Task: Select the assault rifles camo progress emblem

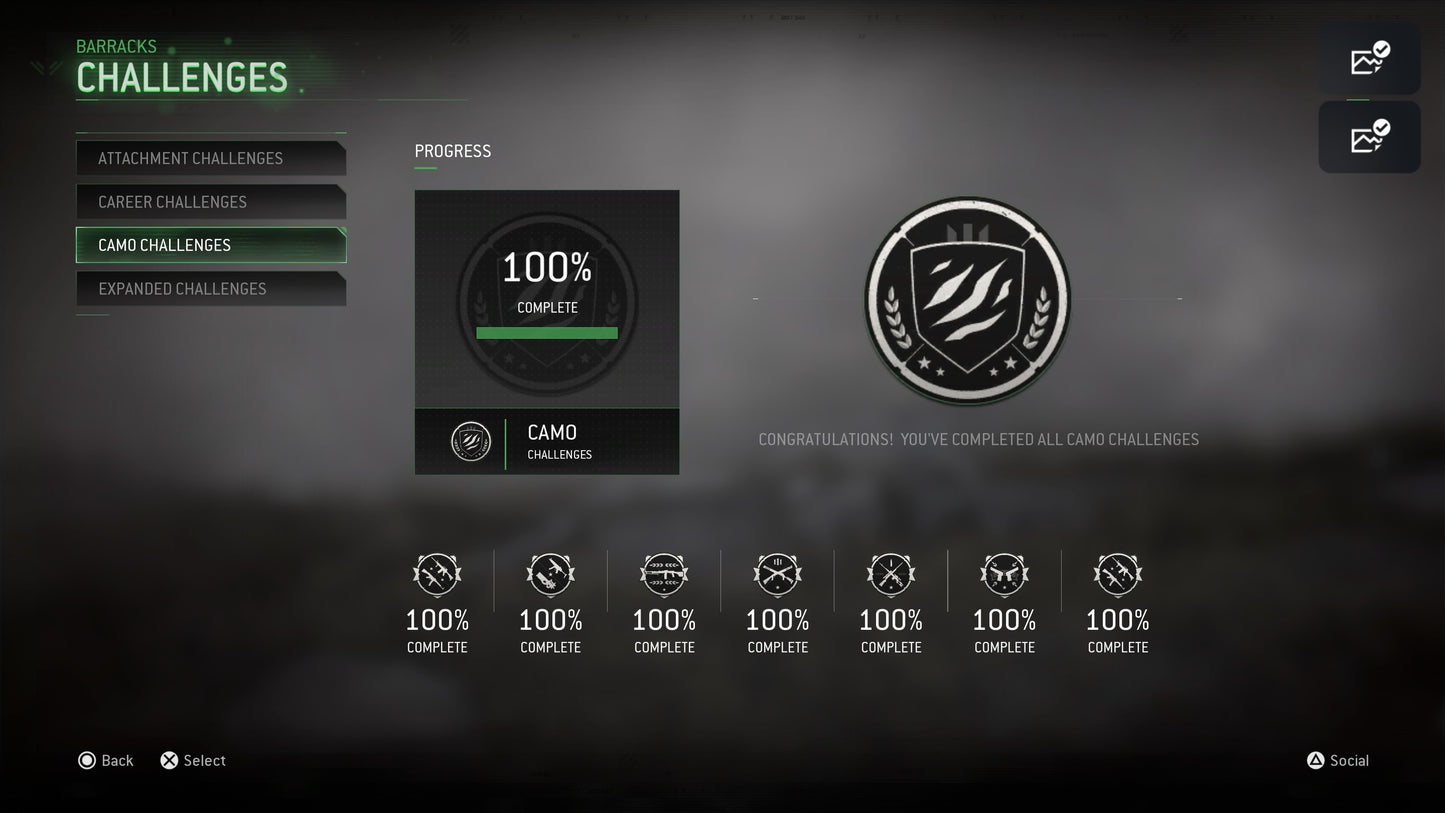Action: 437,575
